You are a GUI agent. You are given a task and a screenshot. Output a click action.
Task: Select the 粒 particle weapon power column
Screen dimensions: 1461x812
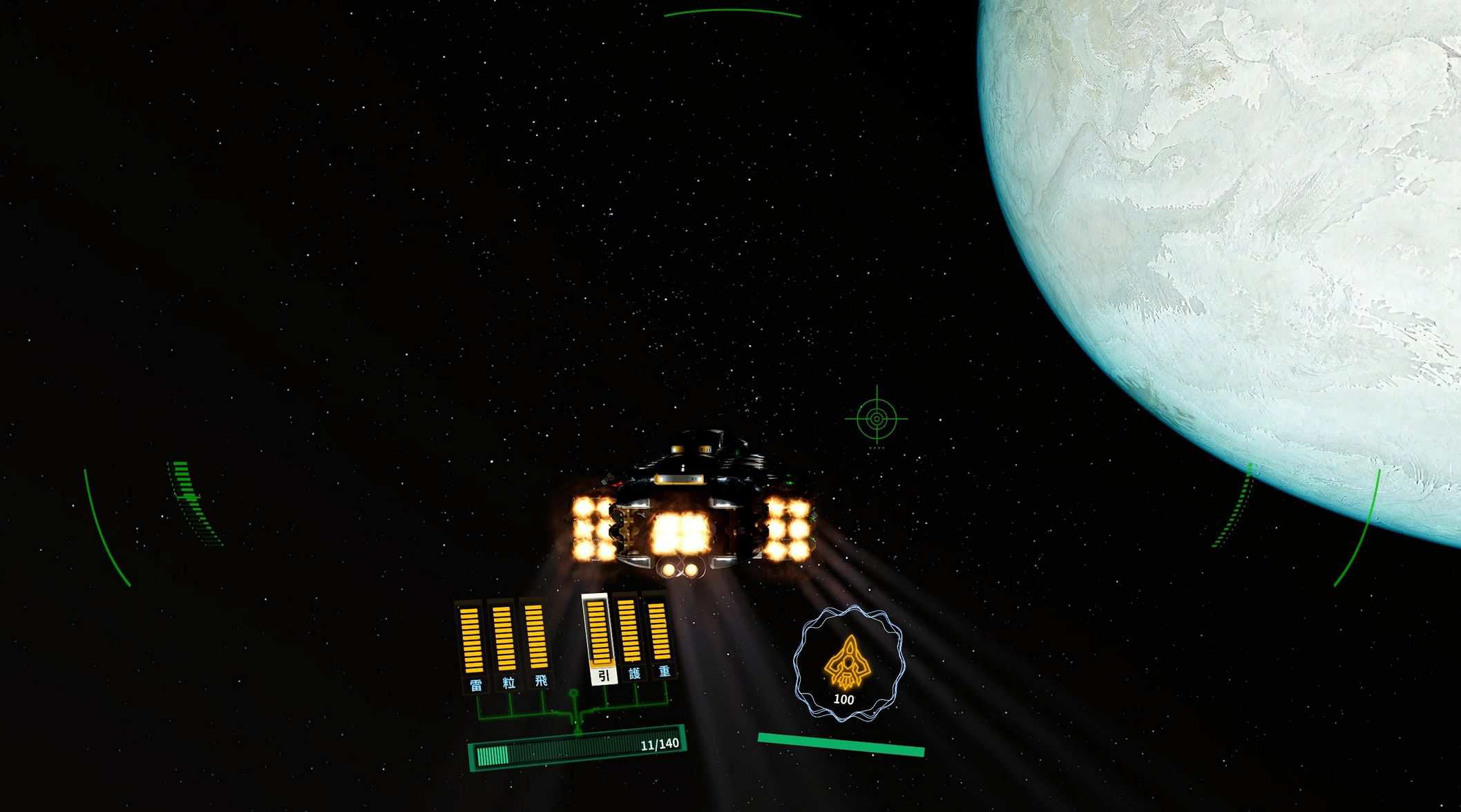[504, 639]
